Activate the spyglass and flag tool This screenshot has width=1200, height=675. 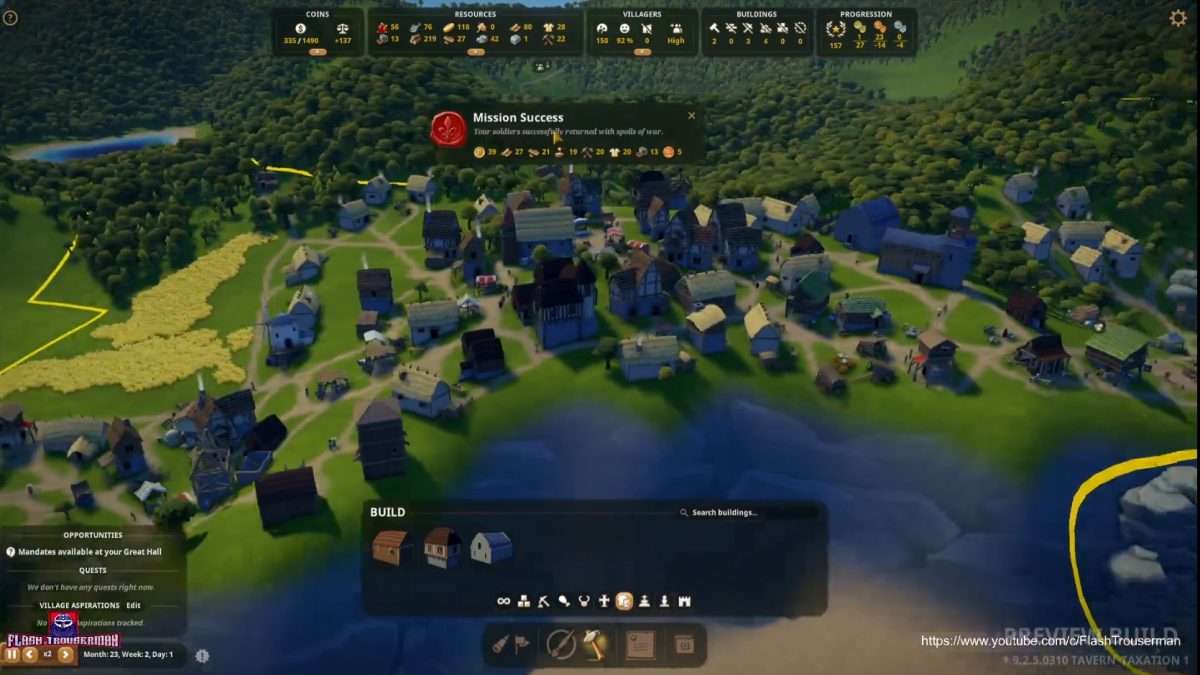pos(509,644)
